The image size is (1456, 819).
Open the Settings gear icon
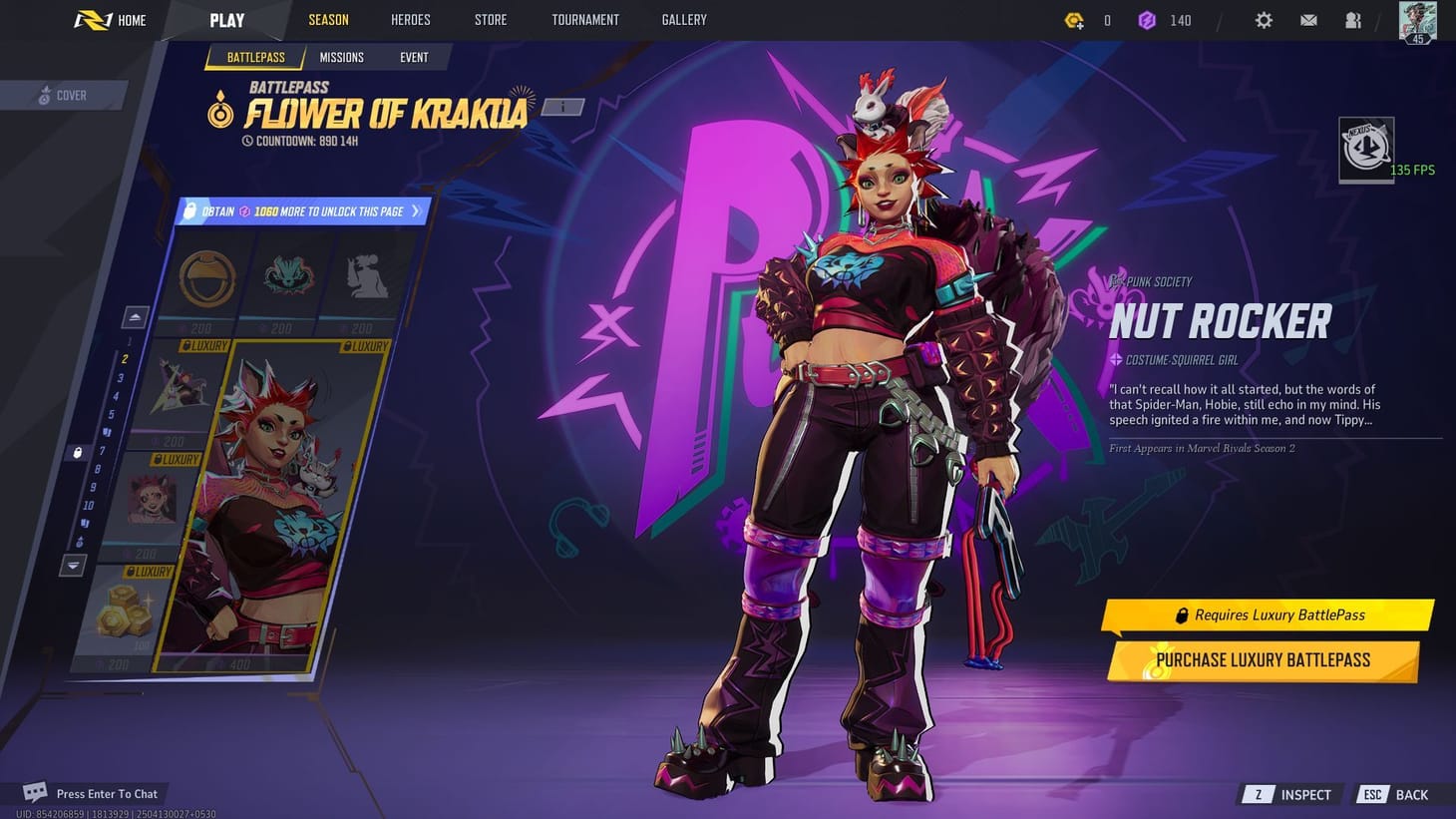click(x=1264, y=20)
